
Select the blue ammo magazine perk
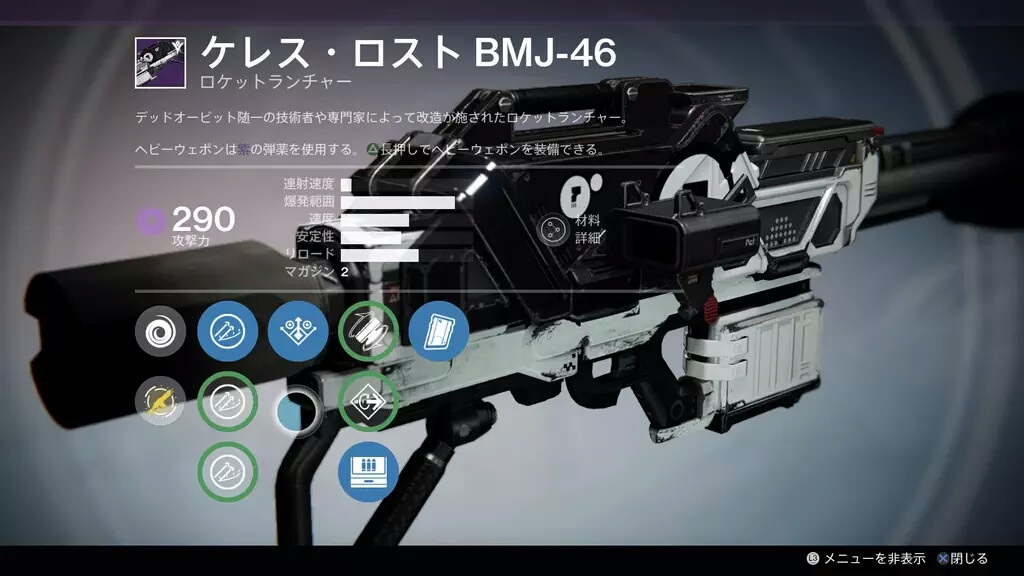click(x=369, y=471)
